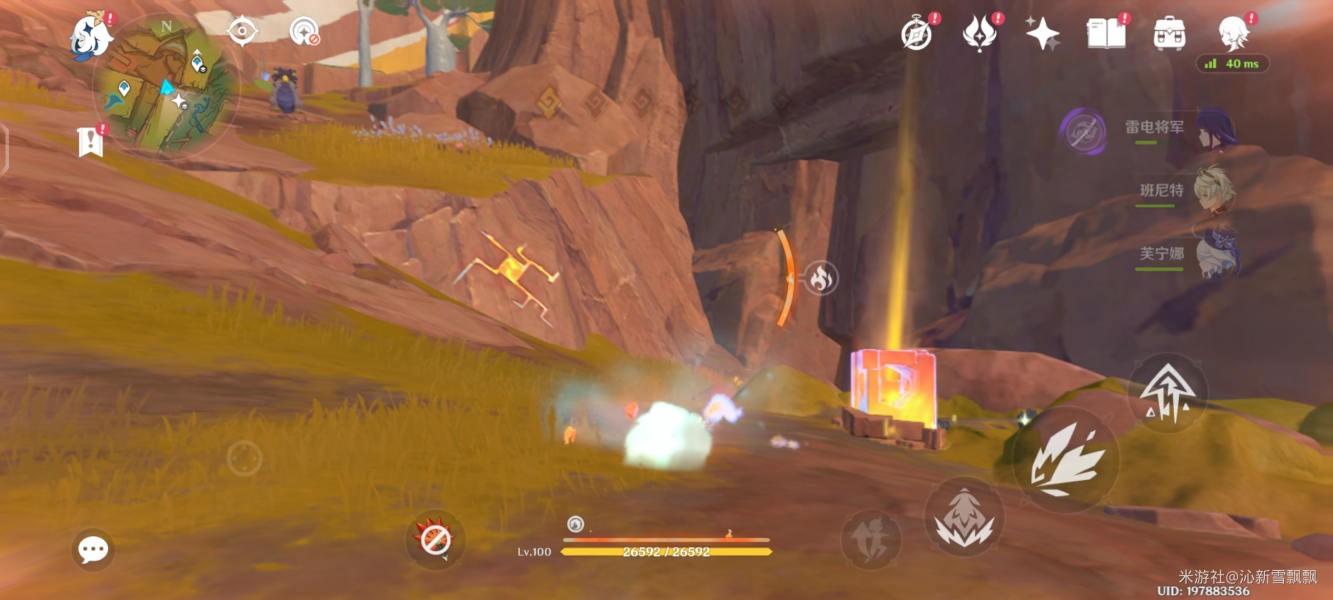The width and height of the screenshot is (1333, 600).
Task: Open the compass adventure icon
Action: pos(917,33)
